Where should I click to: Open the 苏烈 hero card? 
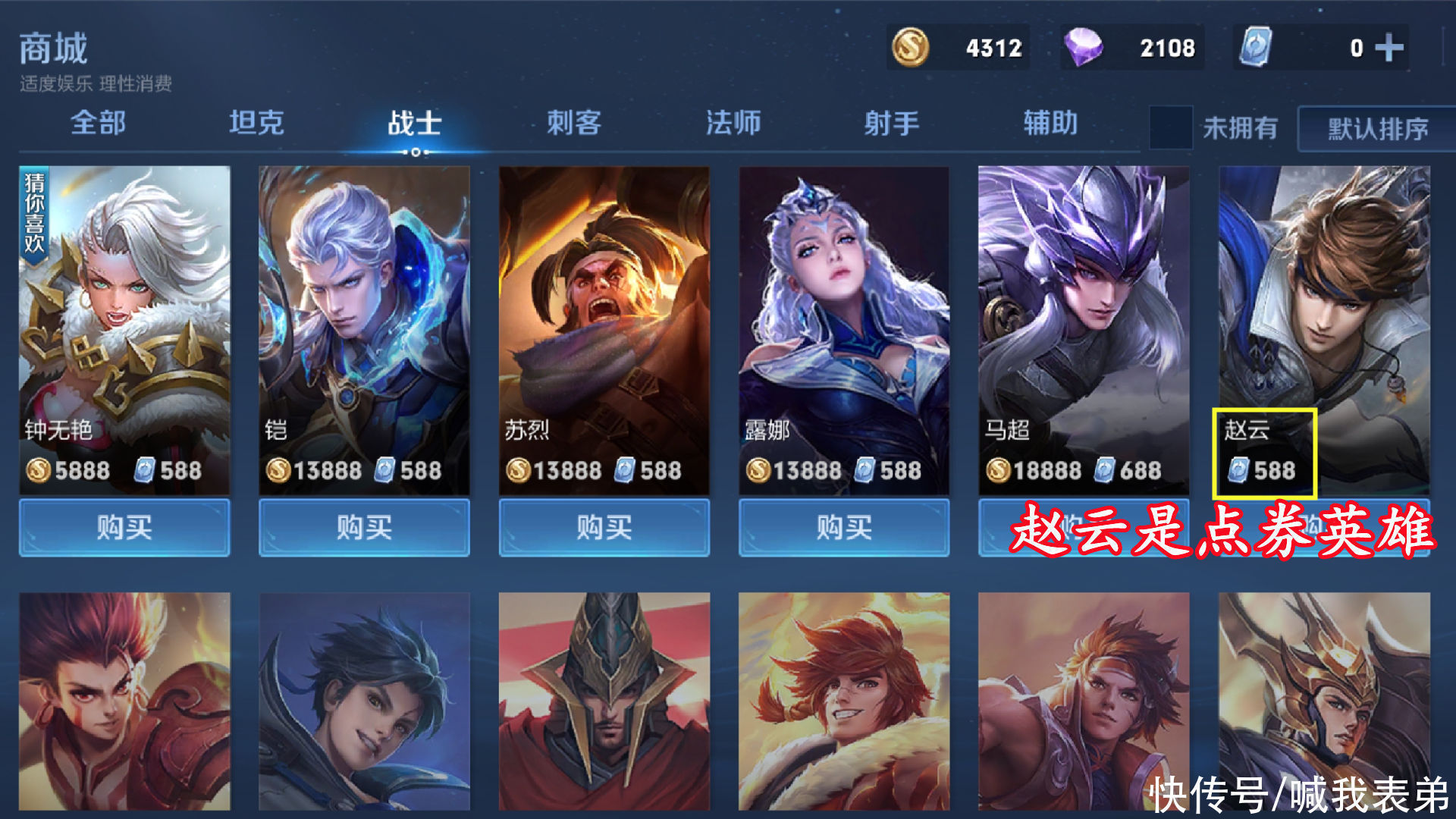coord(604,318)
